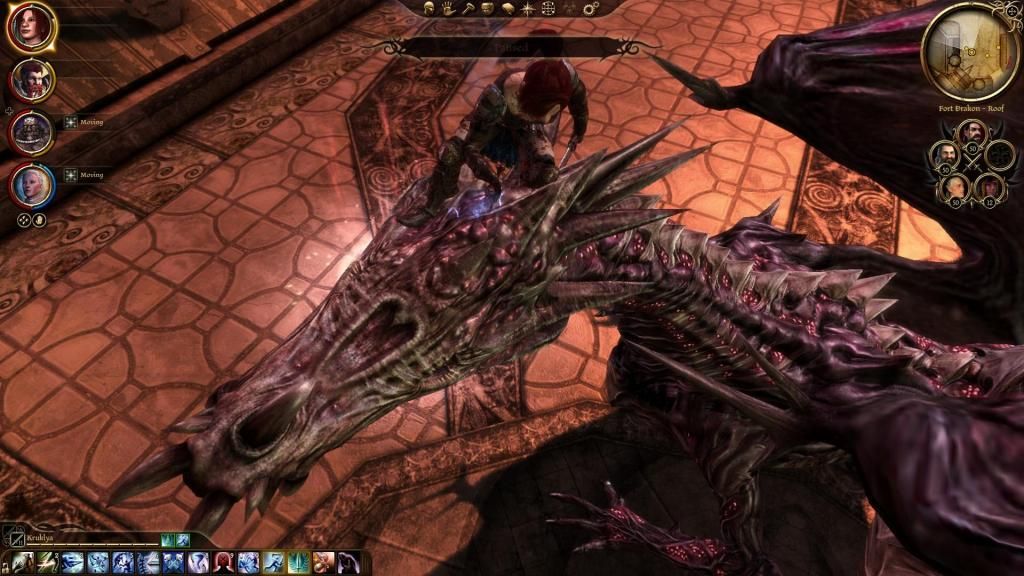Select the red-haired woman party portrait
Viewport: 1024px width, 576px height.
(31, 28)
